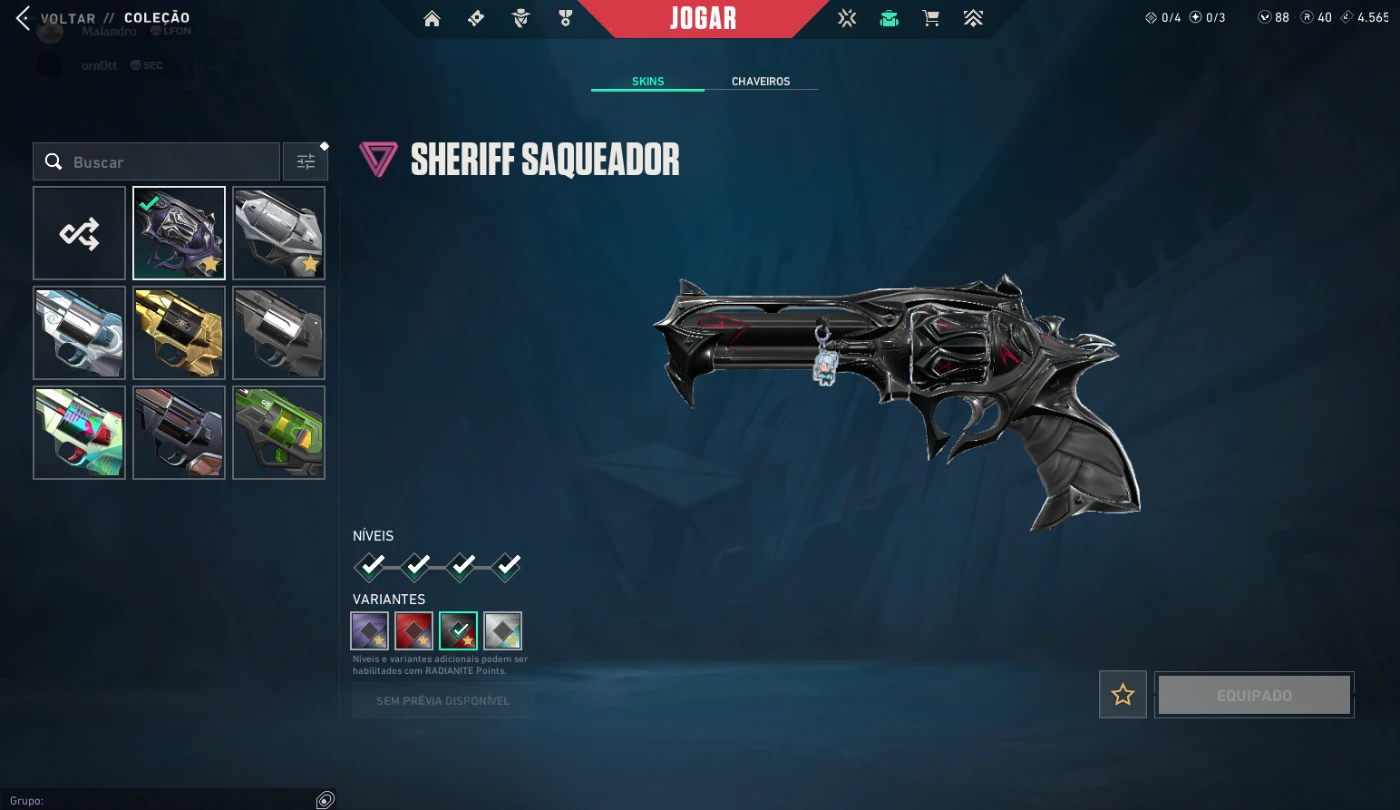
Task: Pick the gold Sheriff skin thumbnail
Action: tap(179, 333)
